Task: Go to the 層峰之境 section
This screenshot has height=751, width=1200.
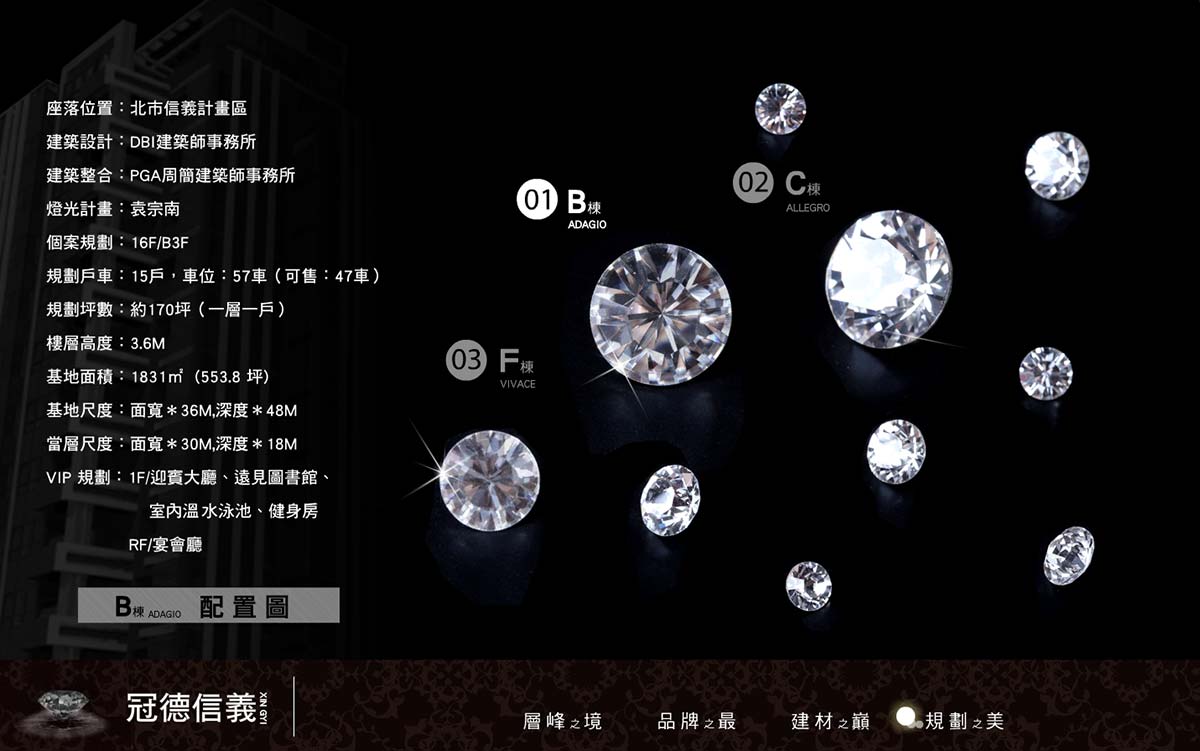Action: (x=562, y=721)
